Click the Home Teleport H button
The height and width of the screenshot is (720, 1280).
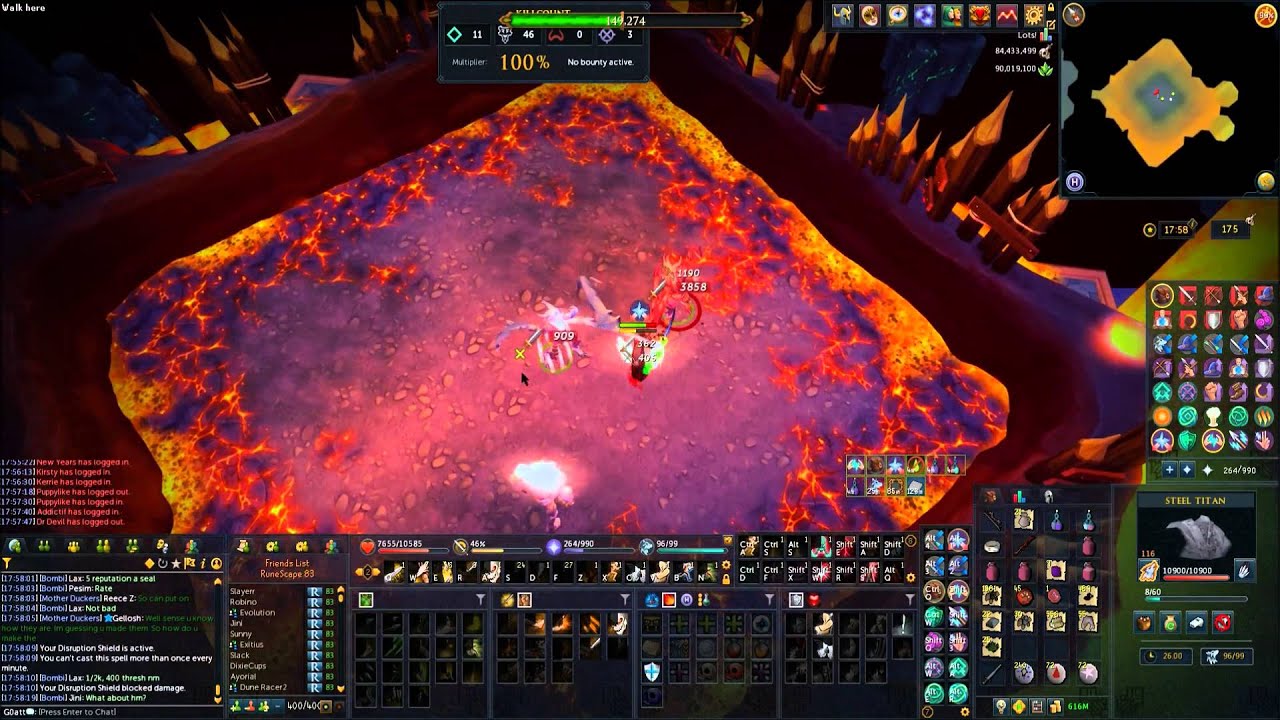coord(1075,181)
